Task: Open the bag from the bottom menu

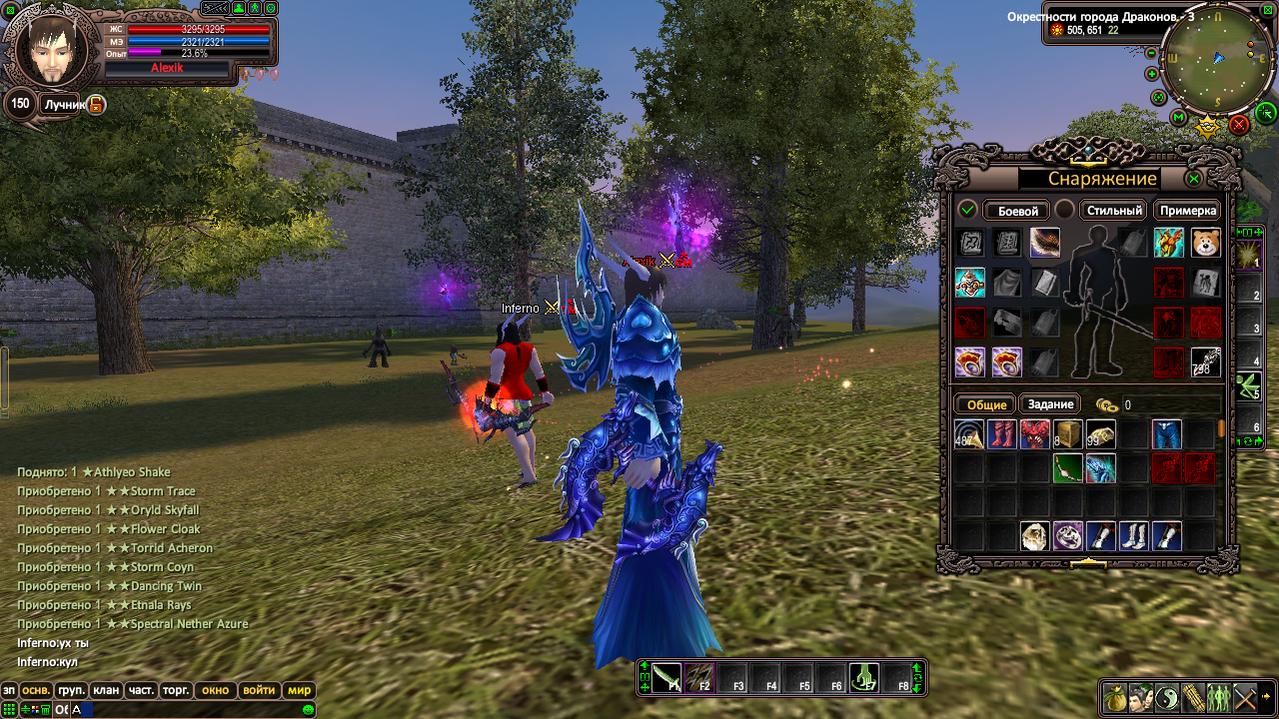Action: (1113, 698)
